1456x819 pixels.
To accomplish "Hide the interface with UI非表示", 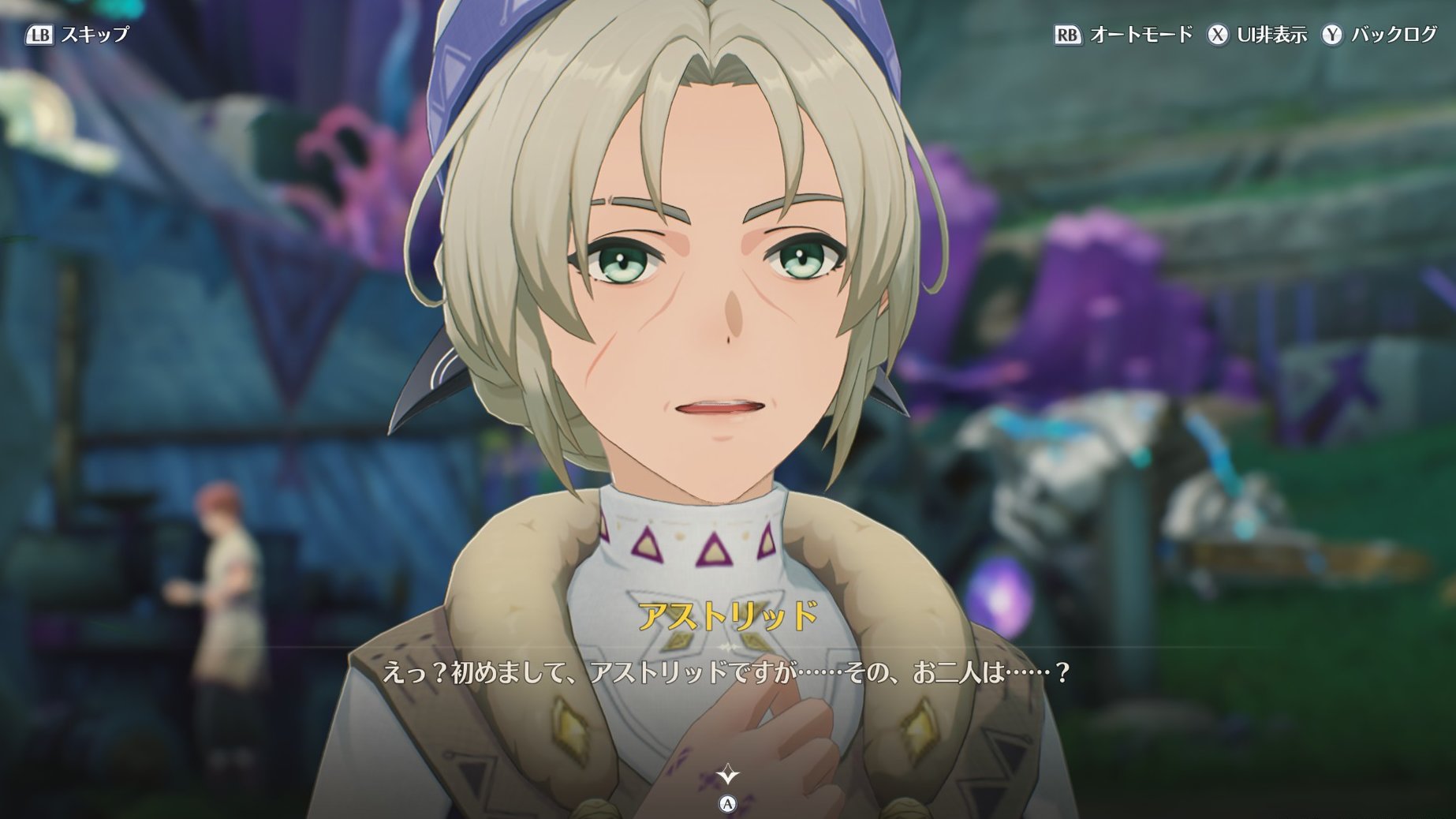I will click(x=1257, y=35).
